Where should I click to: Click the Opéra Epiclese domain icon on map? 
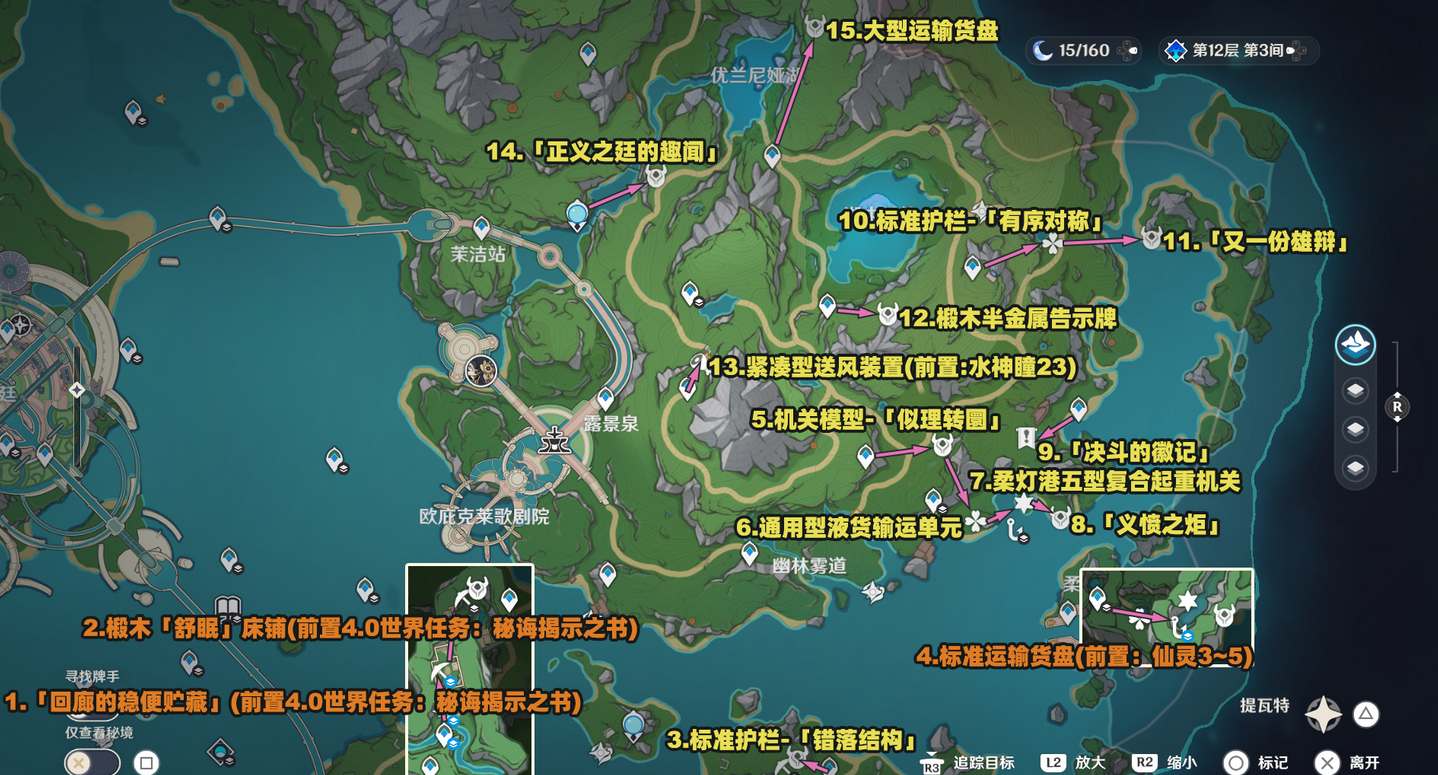click(479, 371)
